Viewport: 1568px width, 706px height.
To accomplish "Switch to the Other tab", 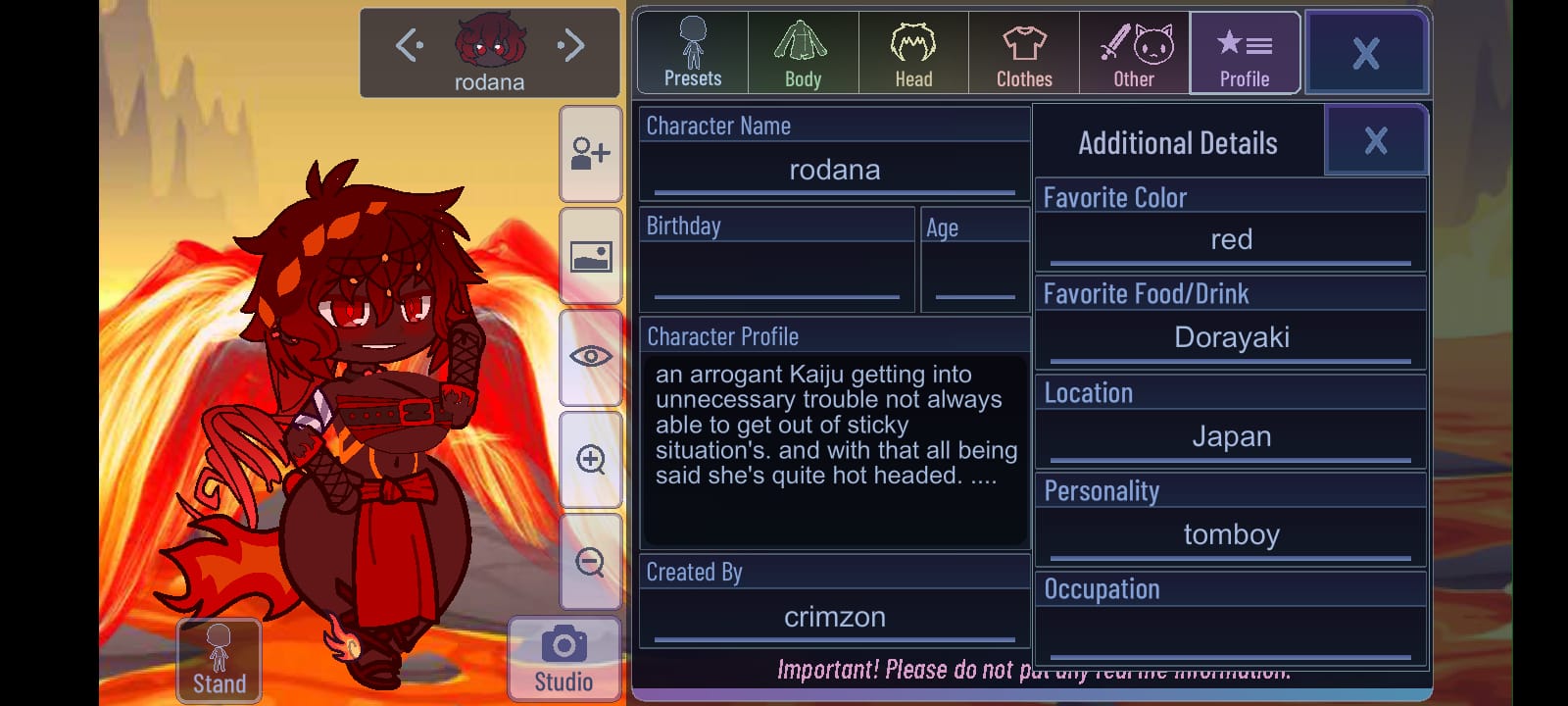I will click(x=1134, y=53).
